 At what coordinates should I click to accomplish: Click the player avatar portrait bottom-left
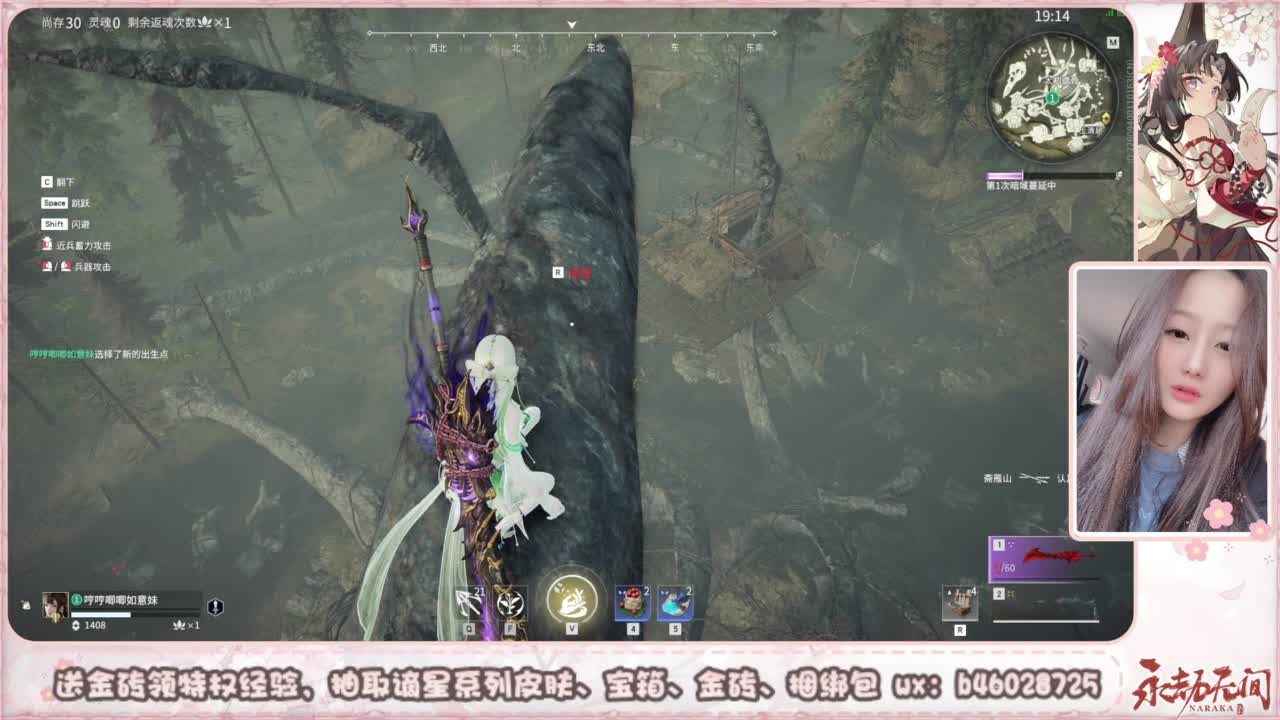[54, 604]
